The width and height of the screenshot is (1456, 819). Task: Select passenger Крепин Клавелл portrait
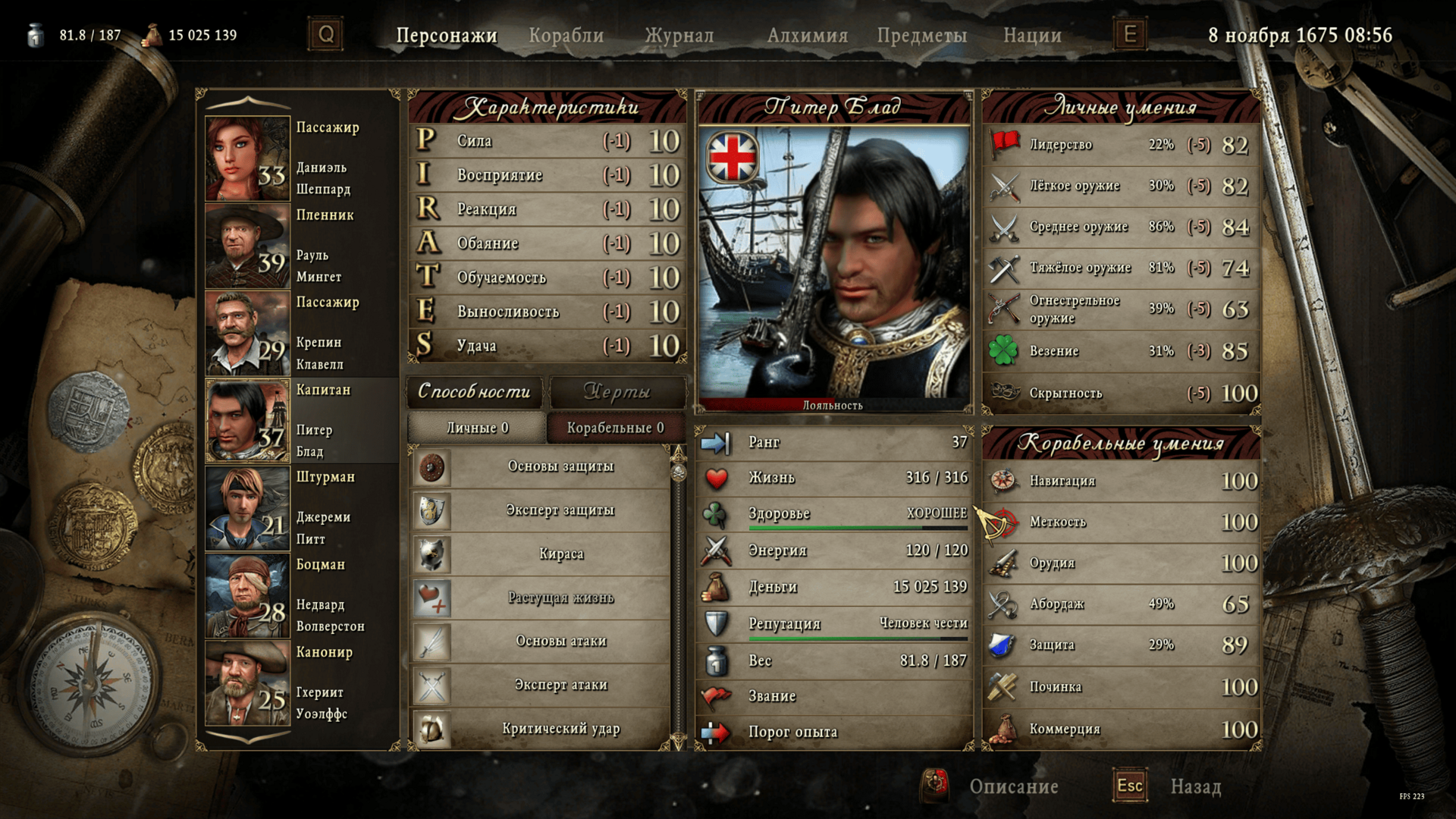[x=247, y=333]
